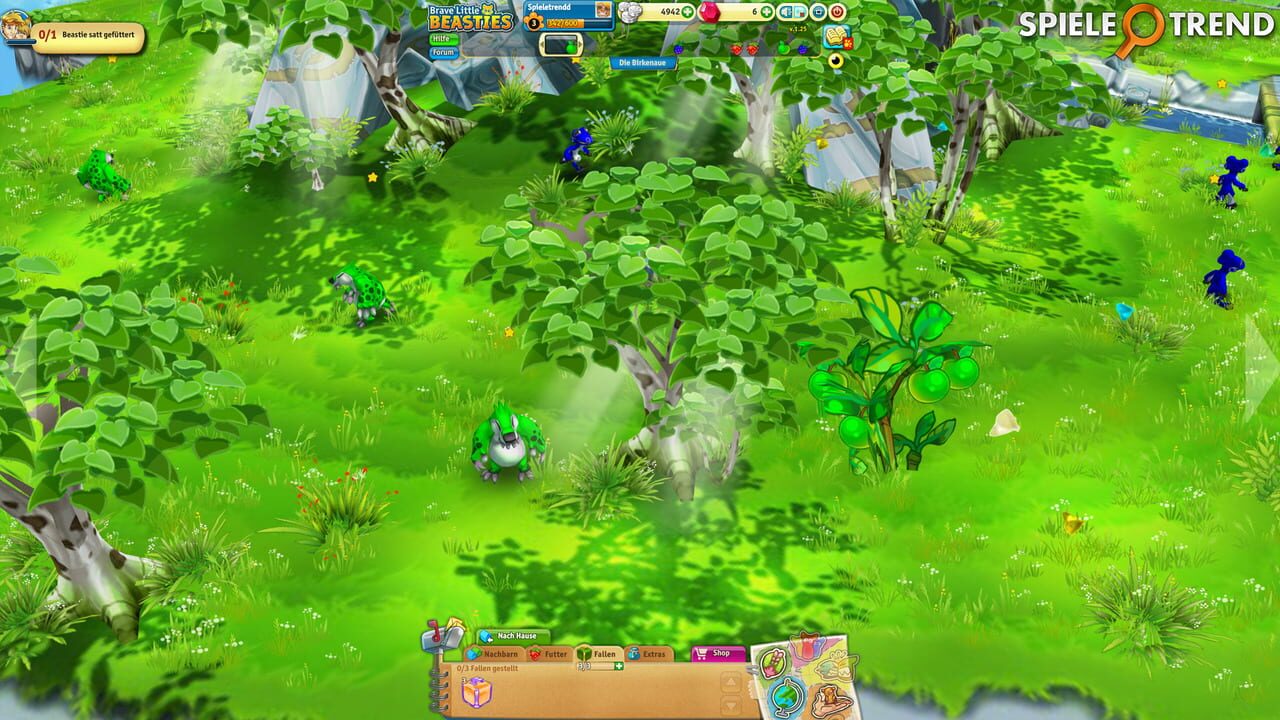Toggle the sound speaker icon
The width and height of the screenshot is (1280, 720).
click(786, 11)
